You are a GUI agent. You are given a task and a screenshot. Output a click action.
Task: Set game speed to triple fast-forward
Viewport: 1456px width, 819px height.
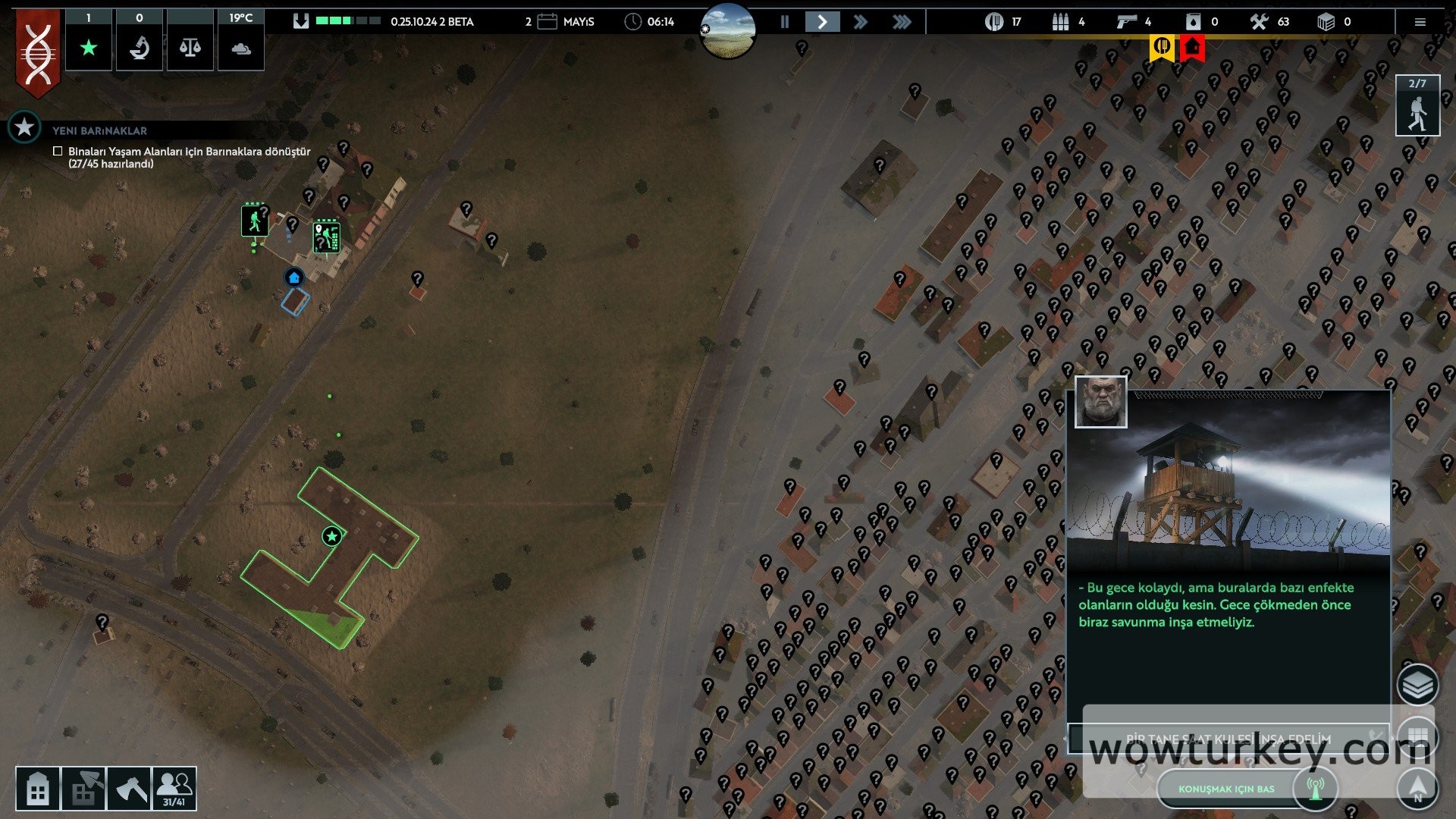[x=902, y=22]
